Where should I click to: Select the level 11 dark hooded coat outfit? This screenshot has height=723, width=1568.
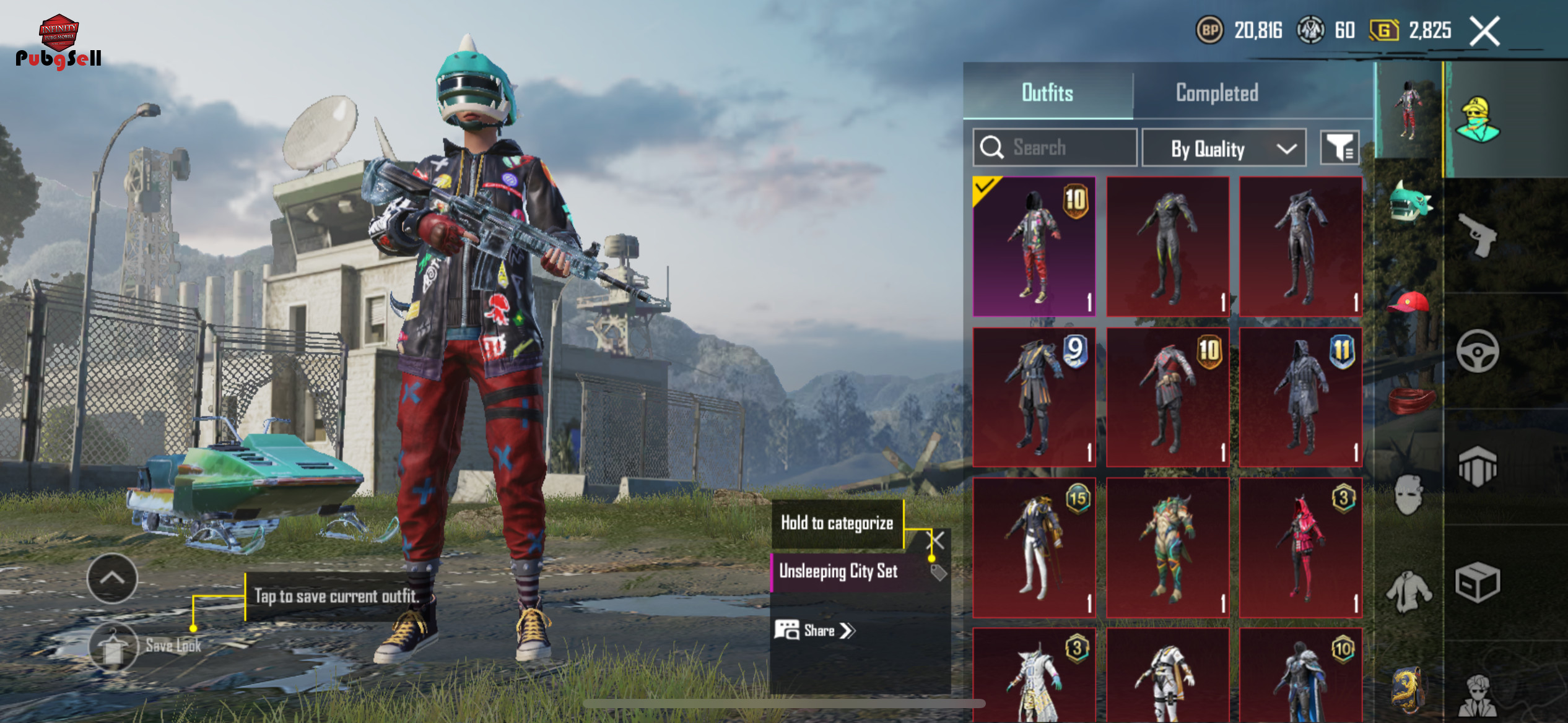(x=1300, y=397)
